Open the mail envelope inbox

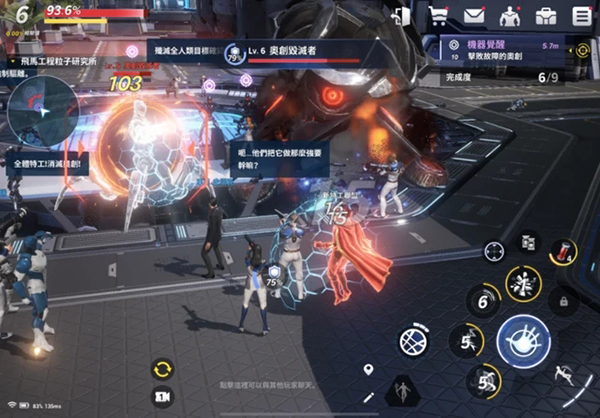point(474,16)
